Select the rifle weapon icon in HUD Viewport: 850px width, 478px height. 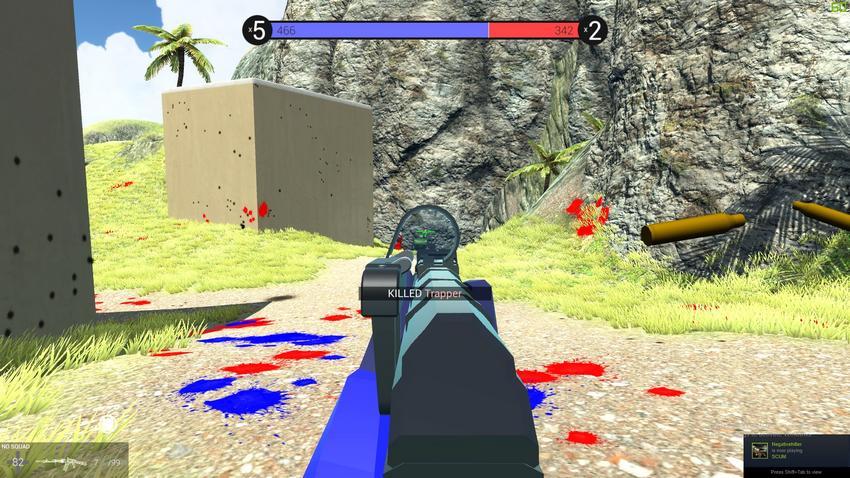click(x=60, y=462)
